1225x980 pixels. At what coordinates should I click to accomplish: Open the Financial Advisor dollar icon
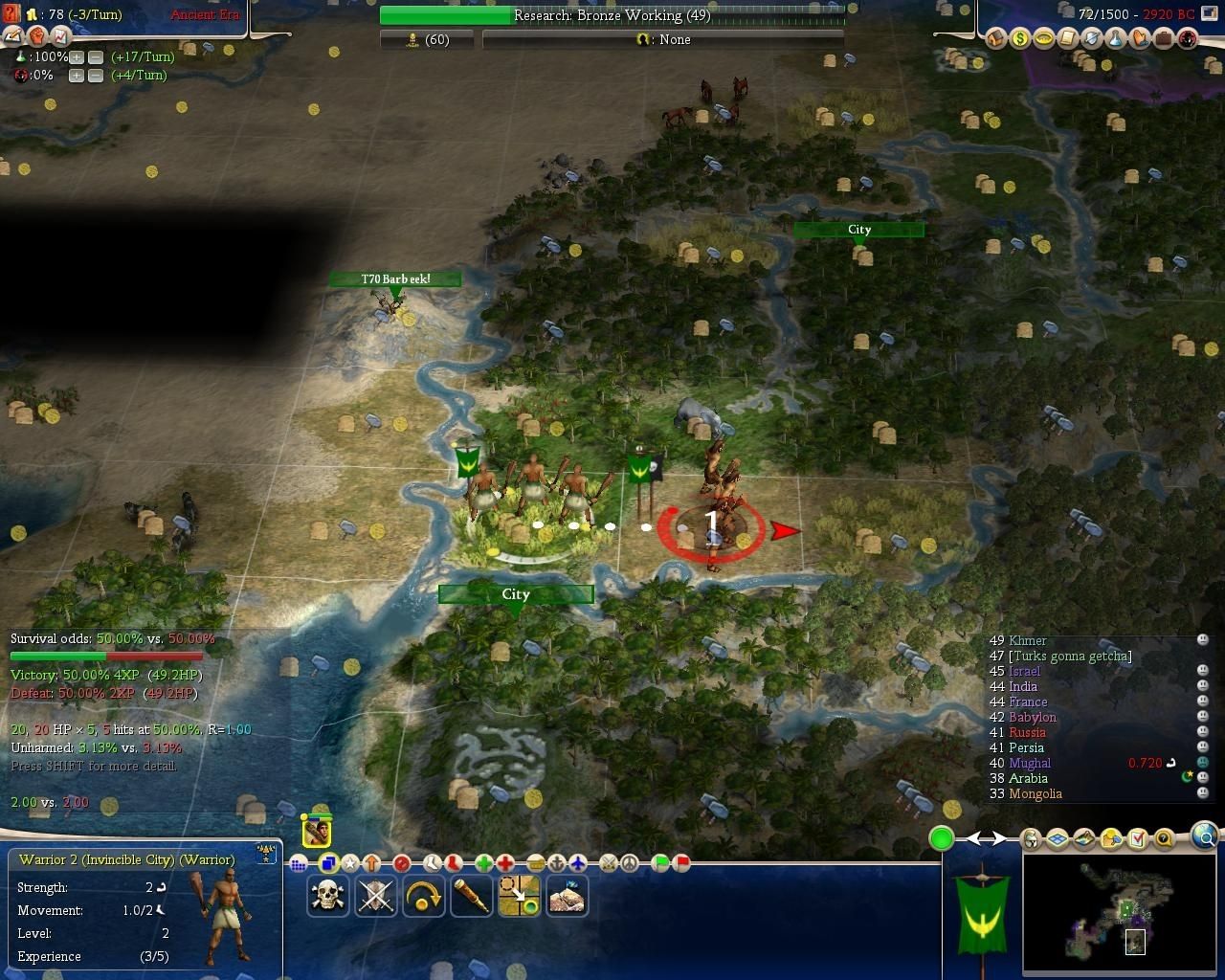[x=1020, y=39]
